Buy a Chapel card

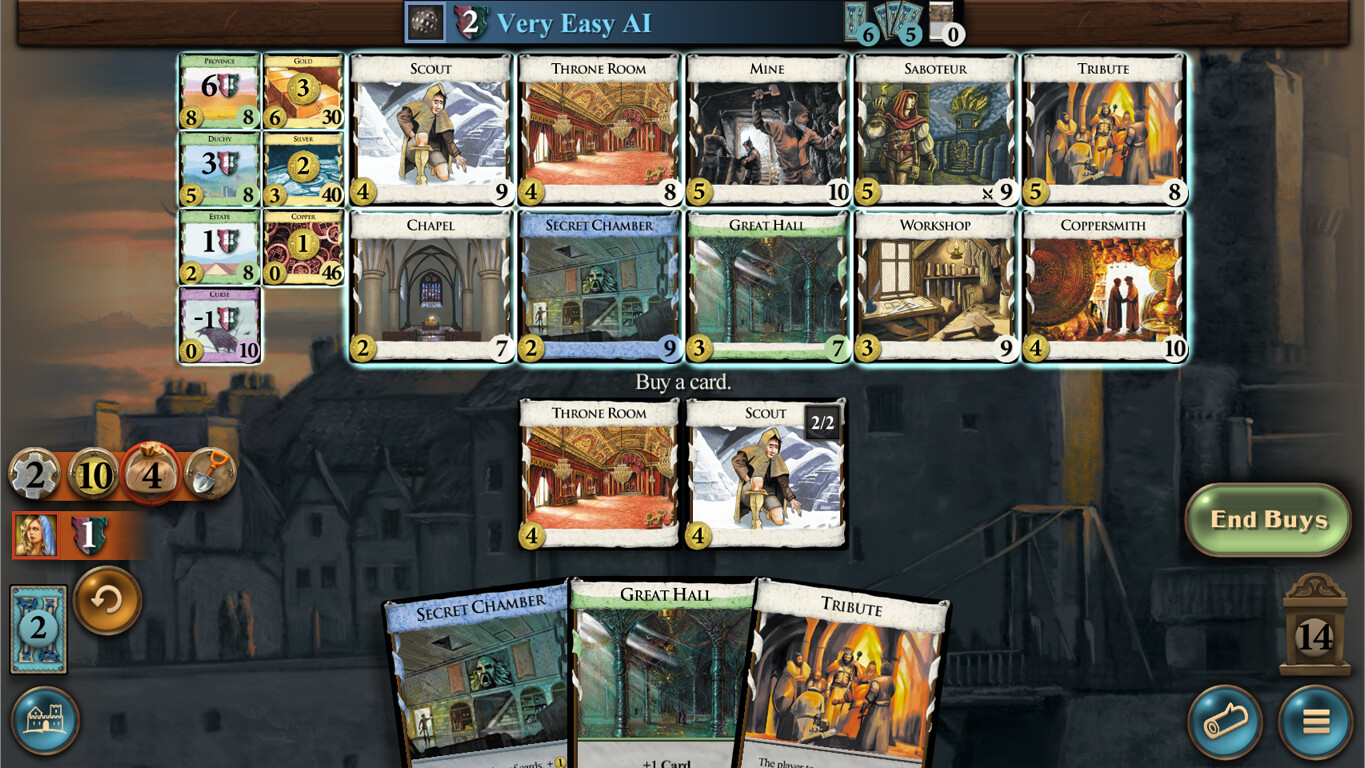coord(430,287)
